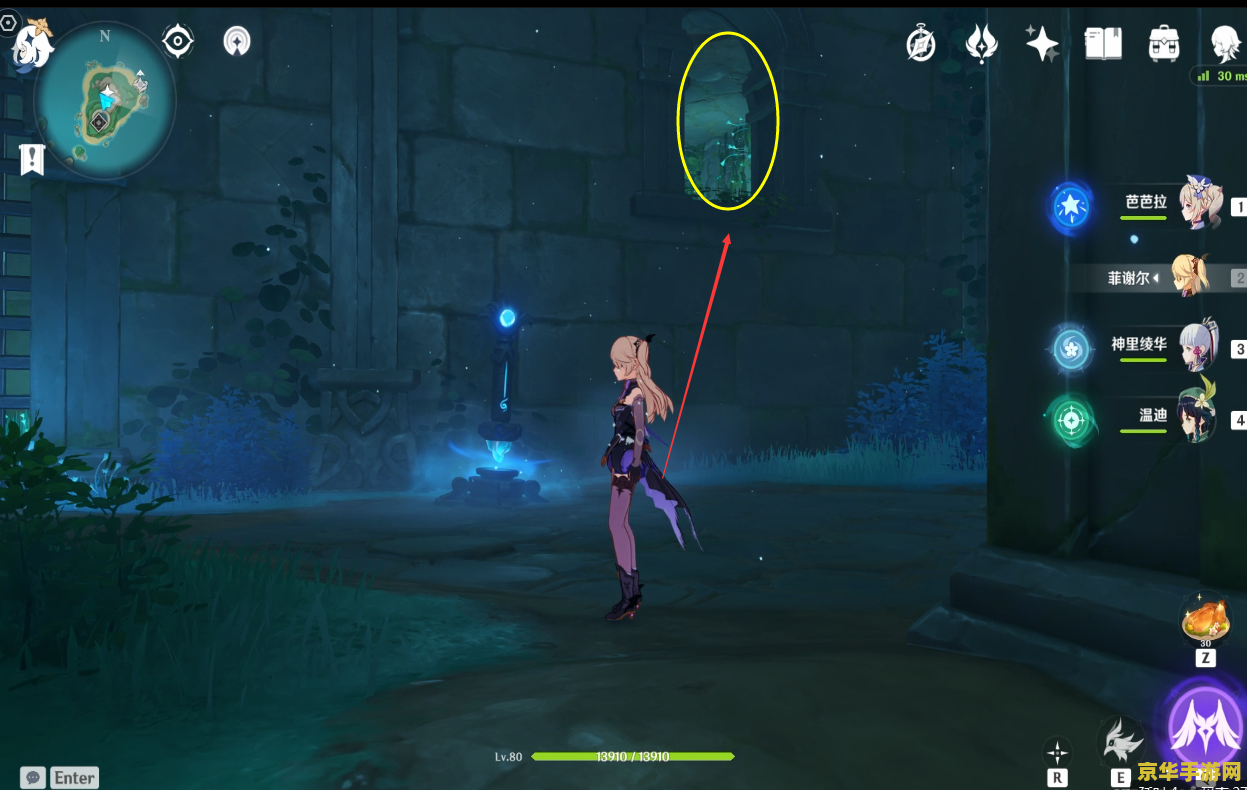The image size is (1247, 790).
Task: Open the backpack inventory
Action: pyautogui.click(x=1164, y=44)
